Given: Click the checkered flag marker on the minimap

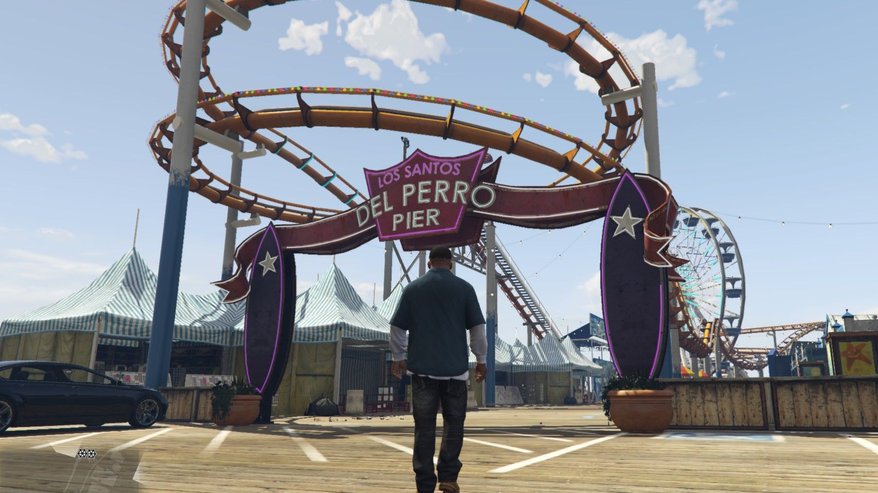Looking at the screenshot, I should pos(87,453).
